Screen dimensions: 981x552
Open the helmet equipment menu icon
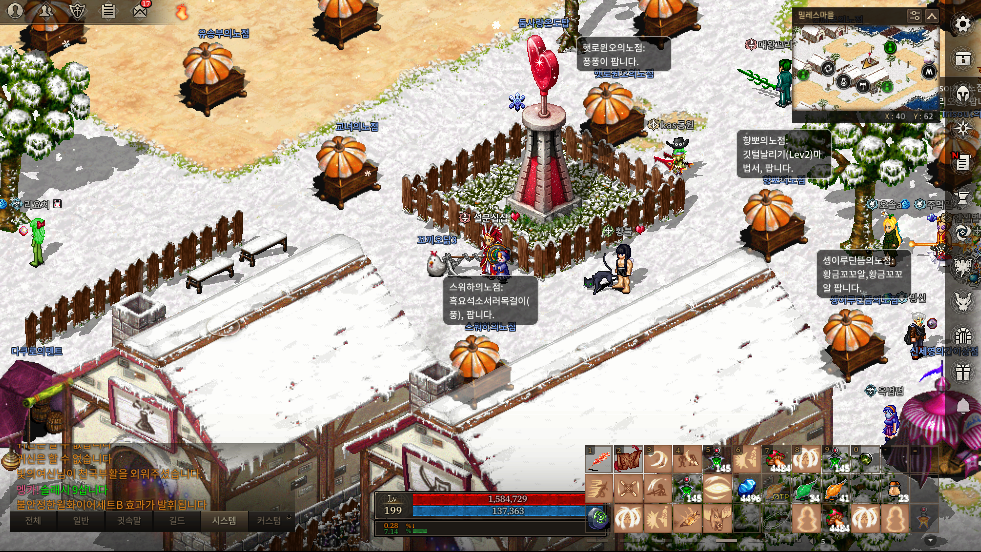[963, 94]
